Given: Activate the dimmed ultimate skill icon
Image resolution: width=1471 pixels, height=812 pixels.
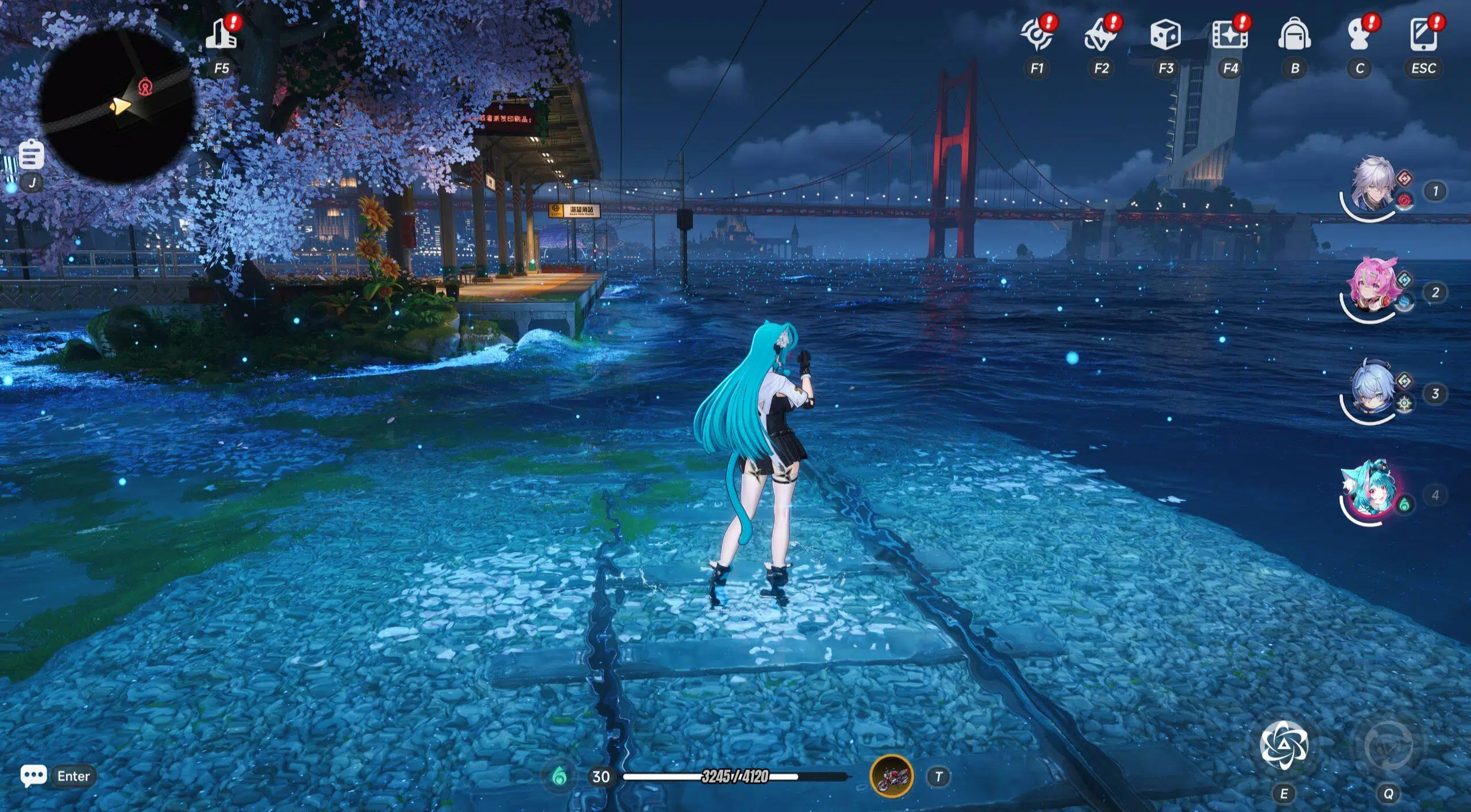Looking at the screenshot, I should point(1388,745).
